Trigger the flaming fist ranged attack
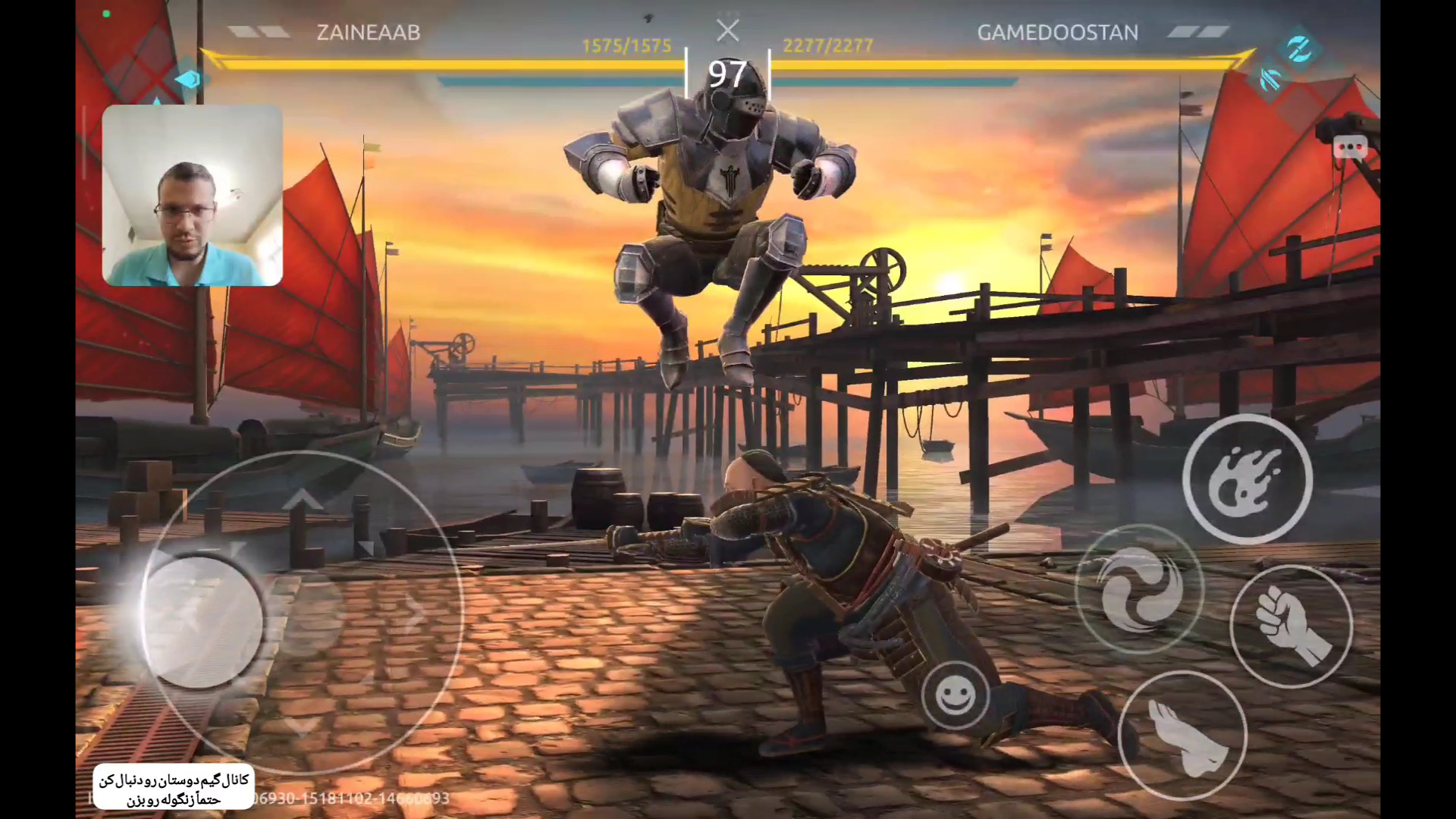 (1247, 479)
